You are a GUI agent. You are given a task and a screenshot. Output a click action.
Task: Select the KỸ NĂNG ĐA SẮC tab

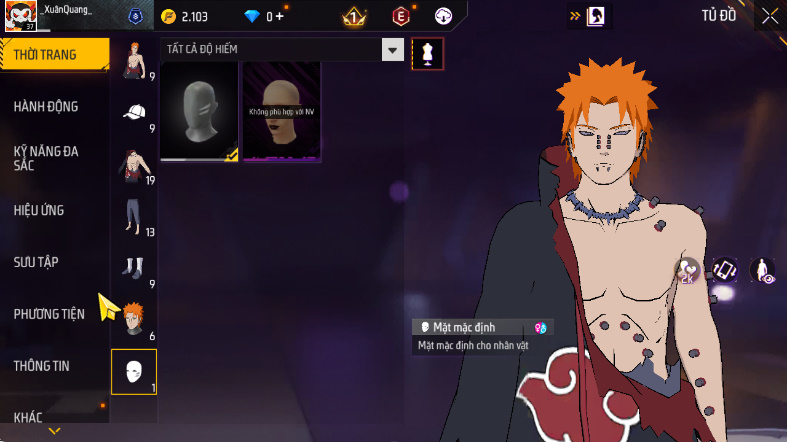(x=46, y=158)
